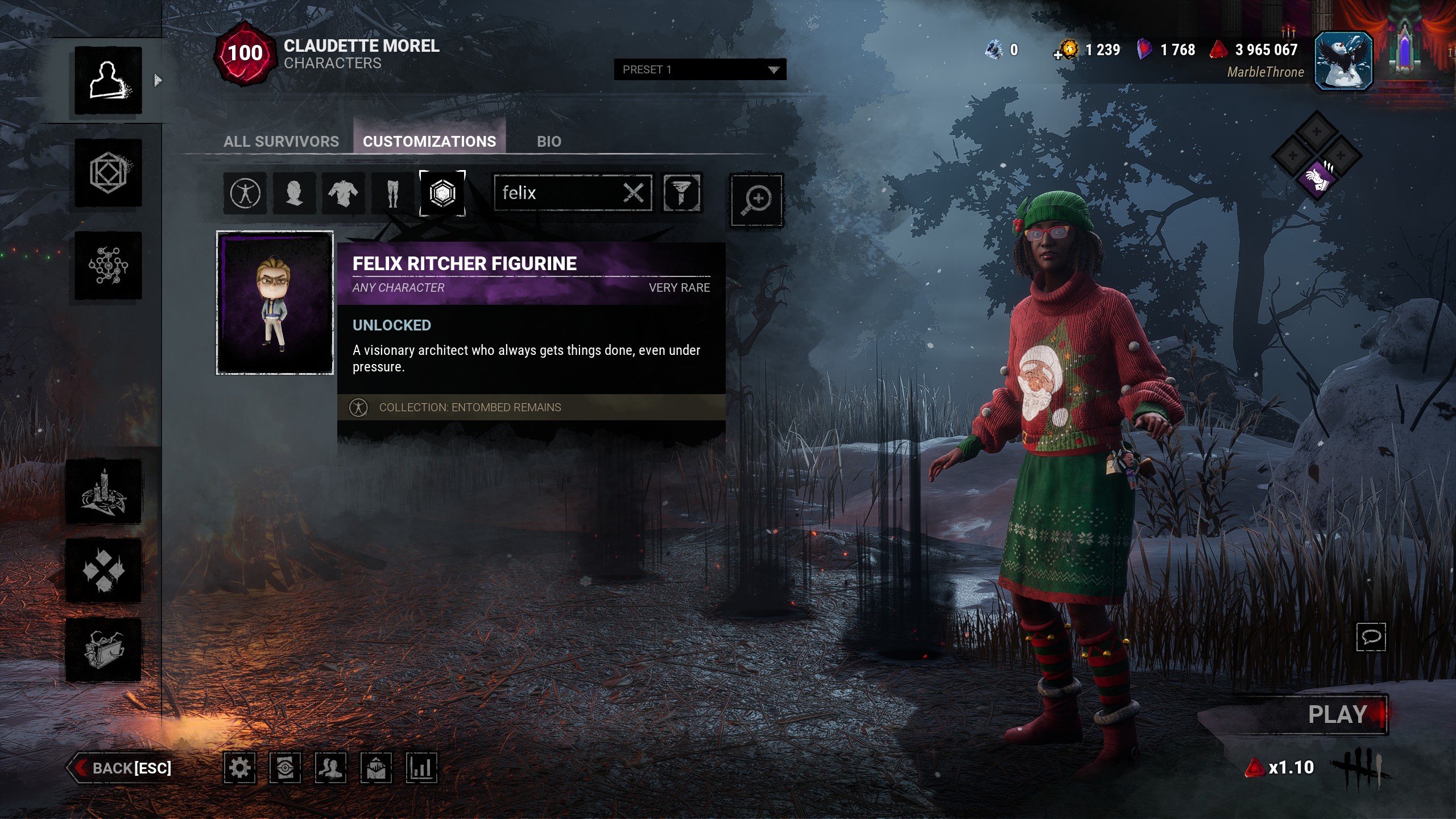The width and height of the screenshot is (1456, 819).
Task: Open the Preset 1 dropdown
Action: coord(700,69)
